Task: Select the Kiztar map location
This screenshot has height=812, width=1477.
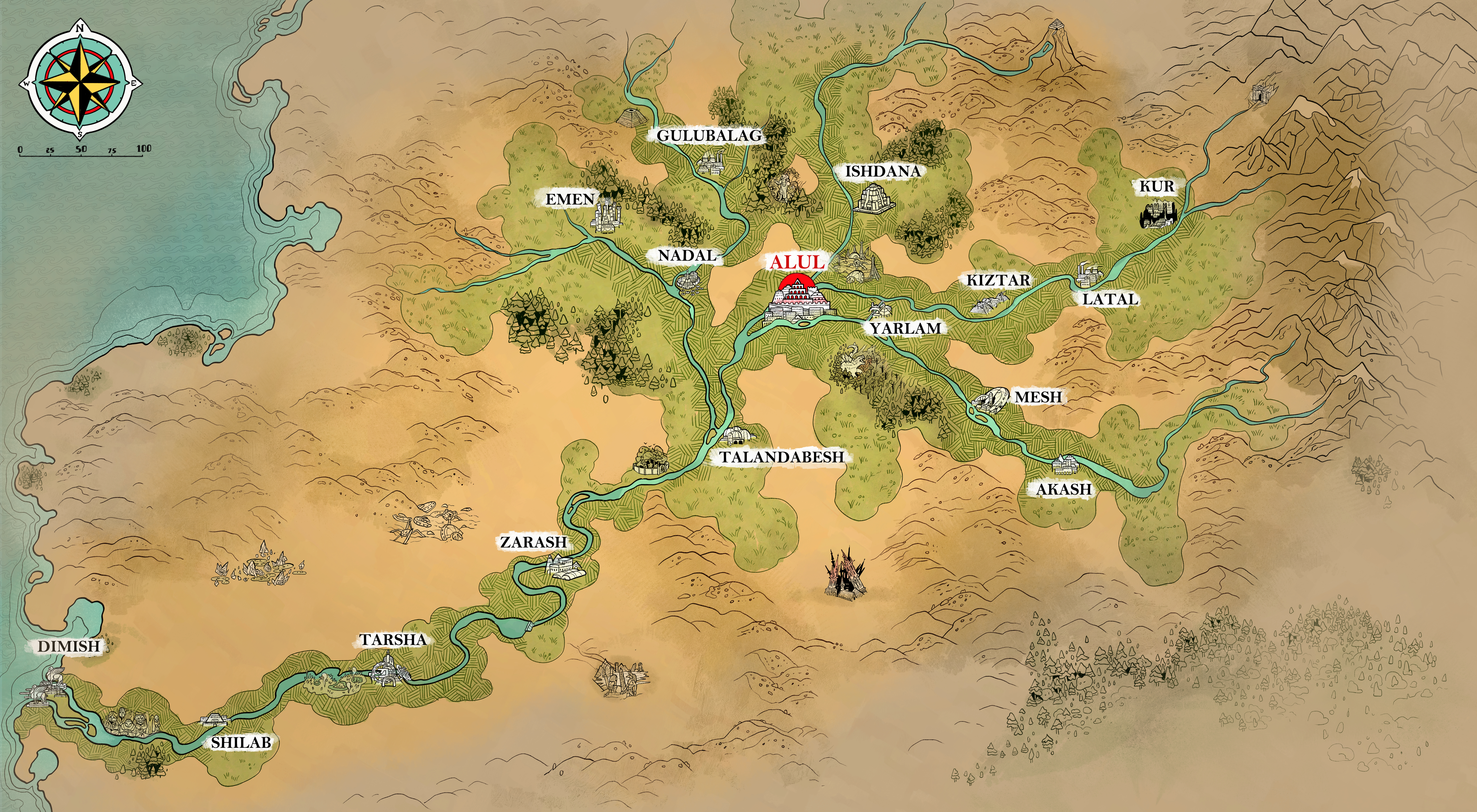Action: [998, 280]
